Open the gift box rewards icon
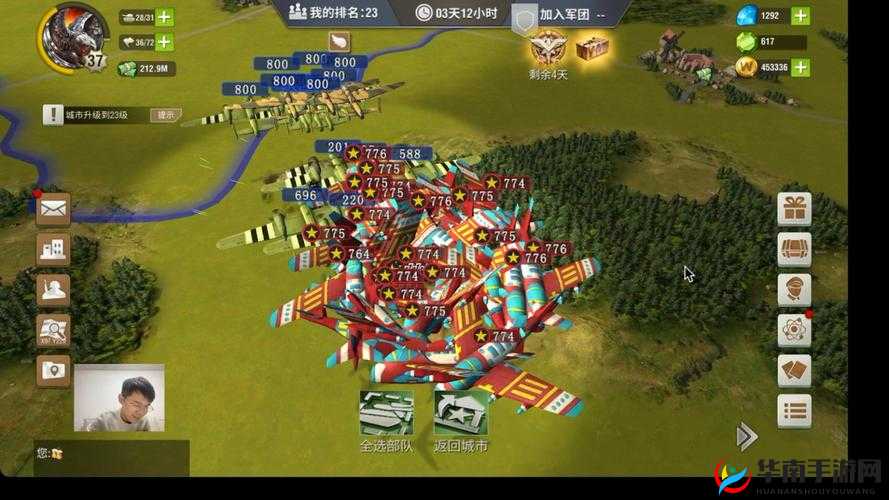The height and width of the screenshot is (500, 889). click(795, 209)
